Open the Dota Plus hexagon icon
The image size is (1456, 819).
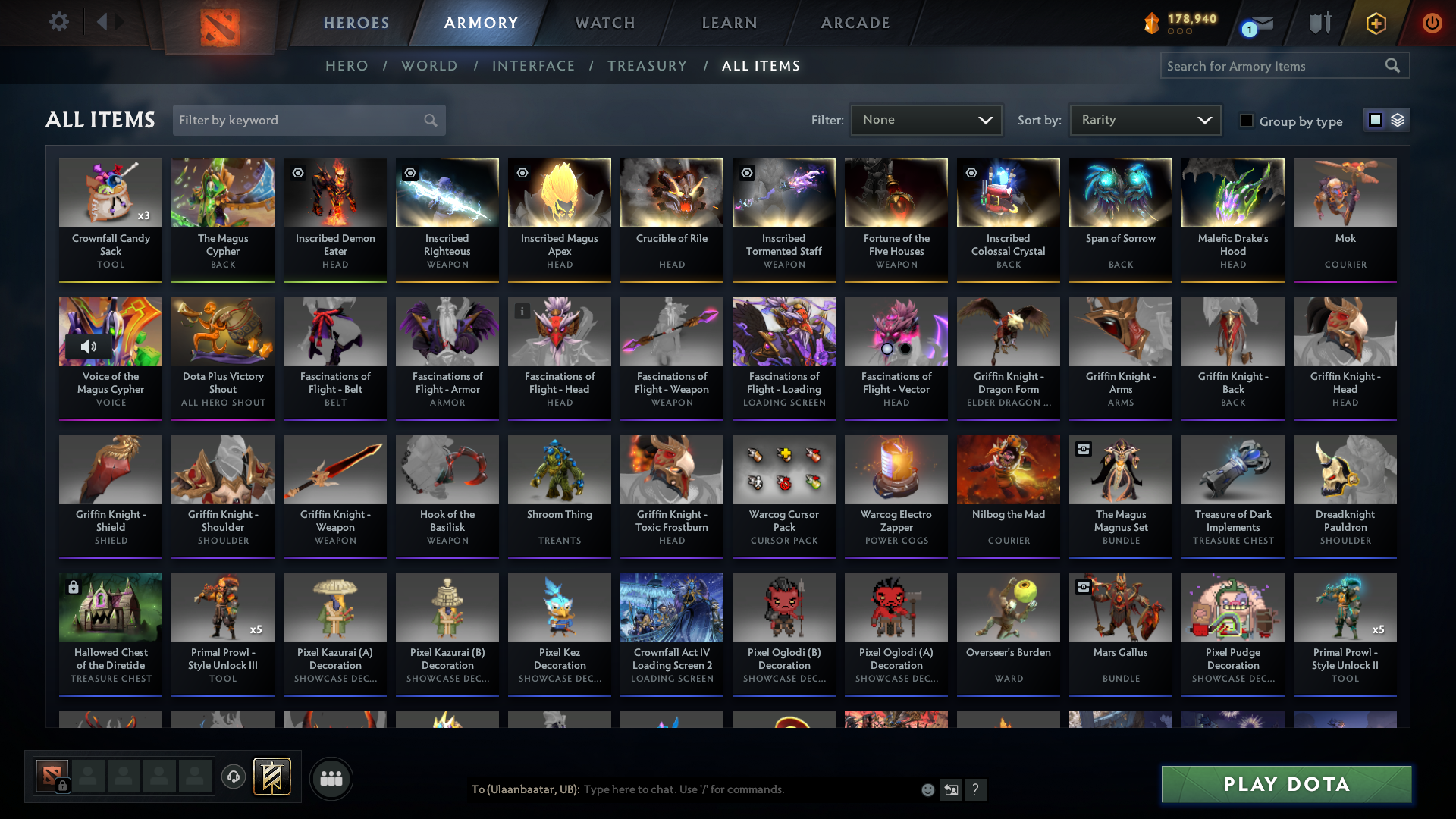(x=1375, y=23)
